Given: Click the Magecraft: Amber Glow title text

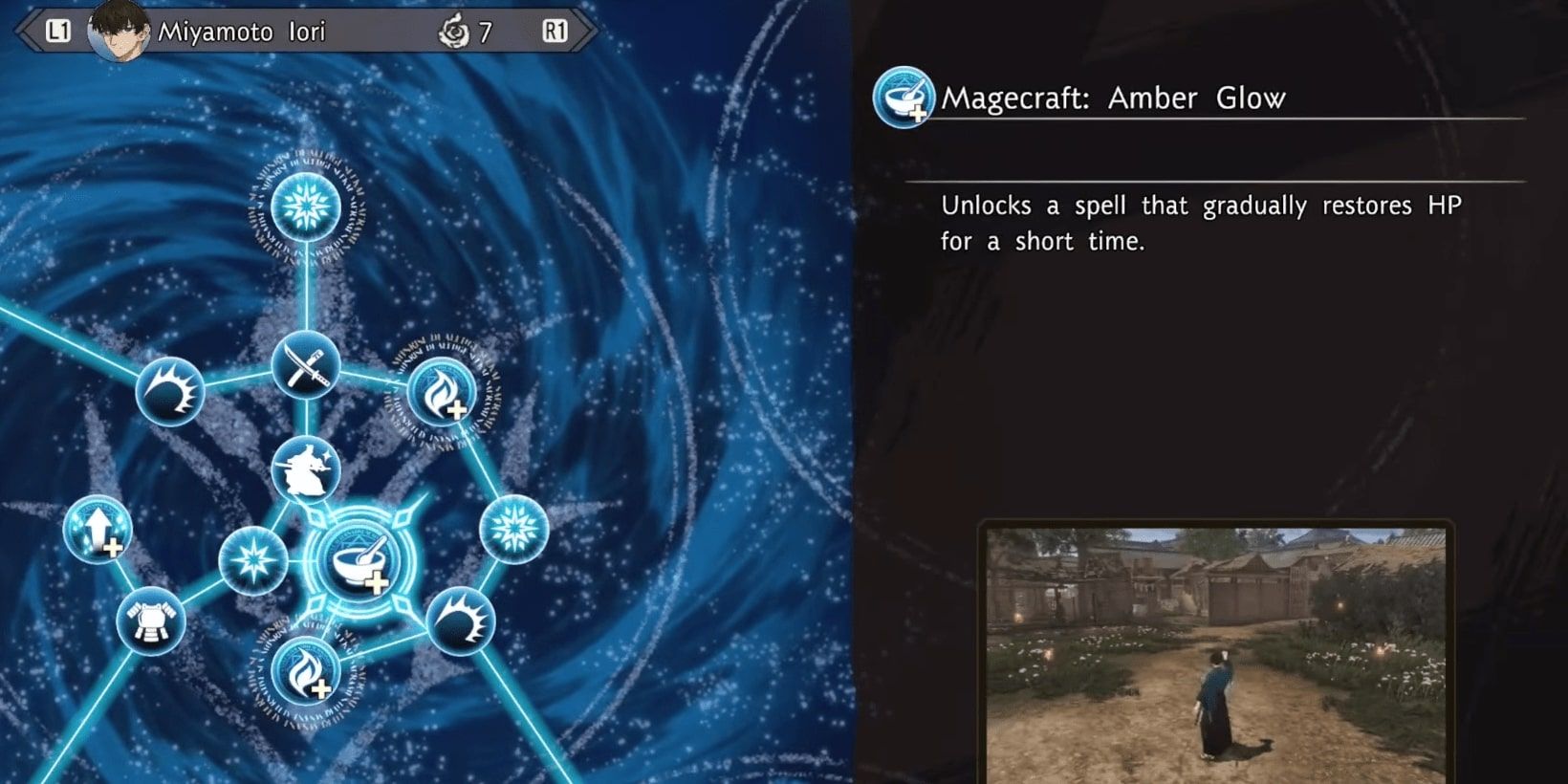Looking at the screenshot, I should [1114, 98].
